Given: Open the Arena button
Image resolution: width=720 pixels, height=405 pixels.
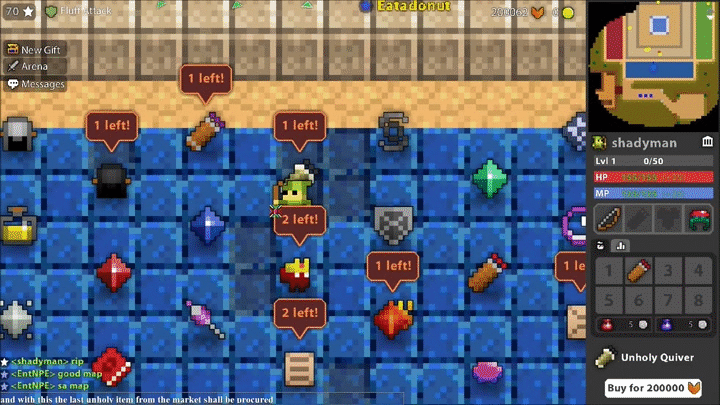Looking at the screenshot, I should click(30, 66).
